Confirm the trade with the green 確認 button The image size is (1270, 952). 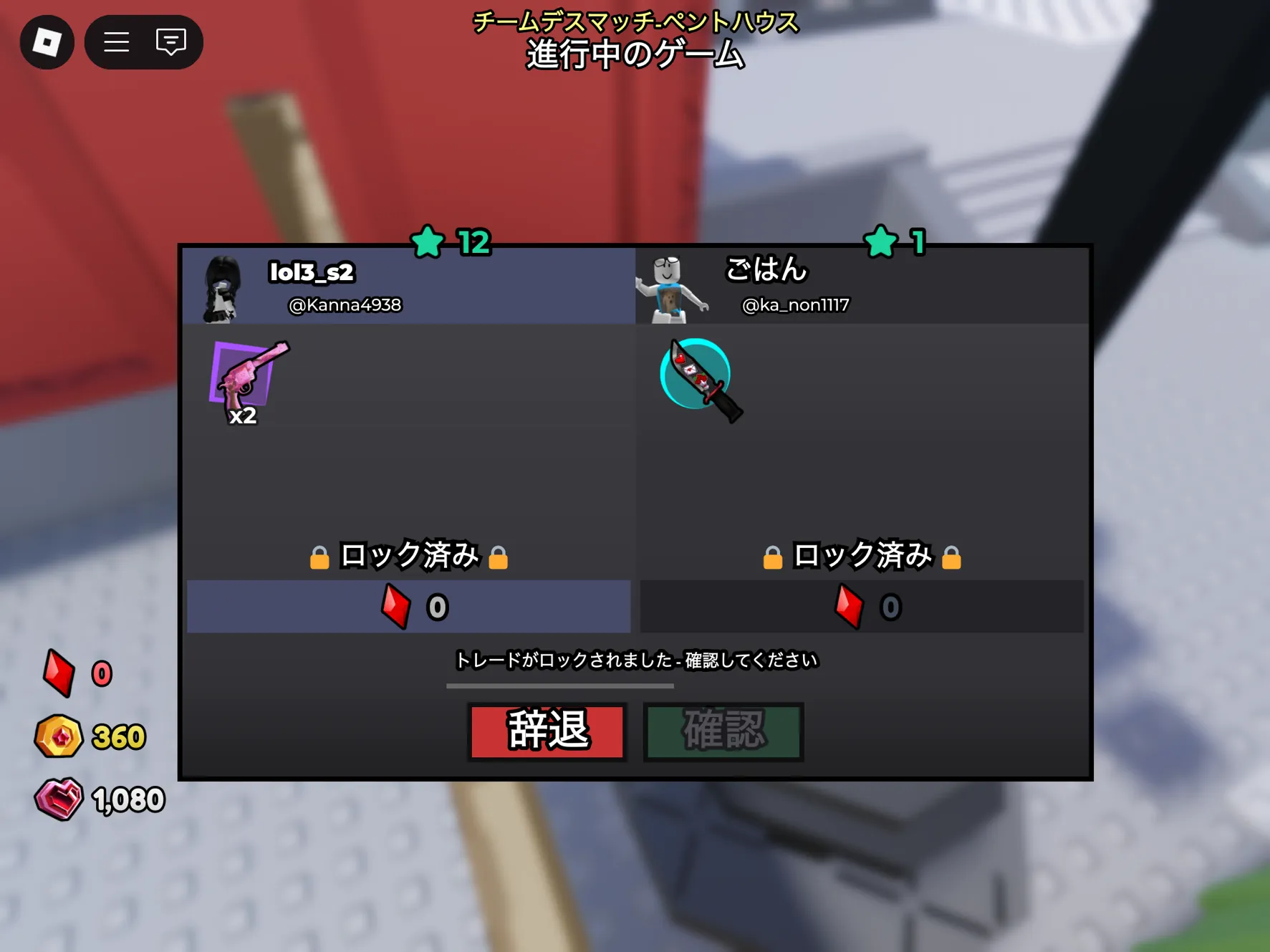point(723,731)
